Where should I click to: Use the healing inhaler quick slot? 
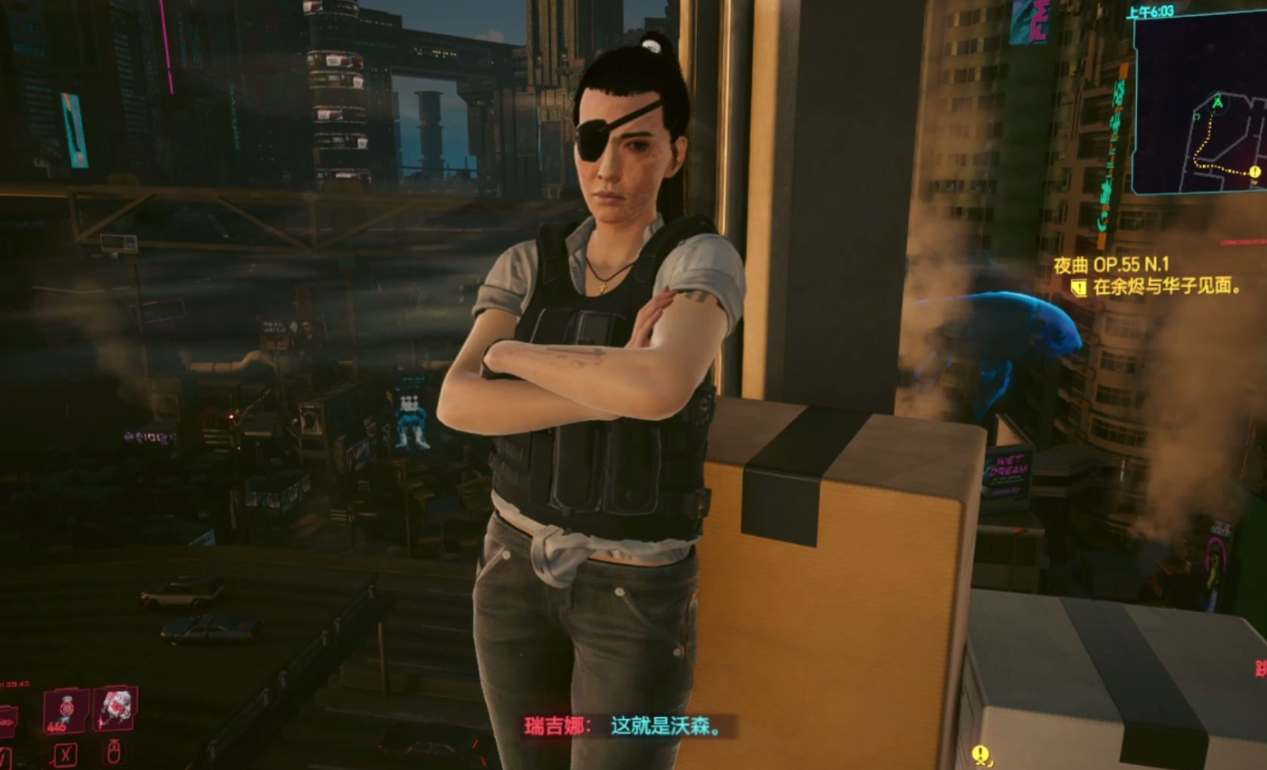[66, 711]
